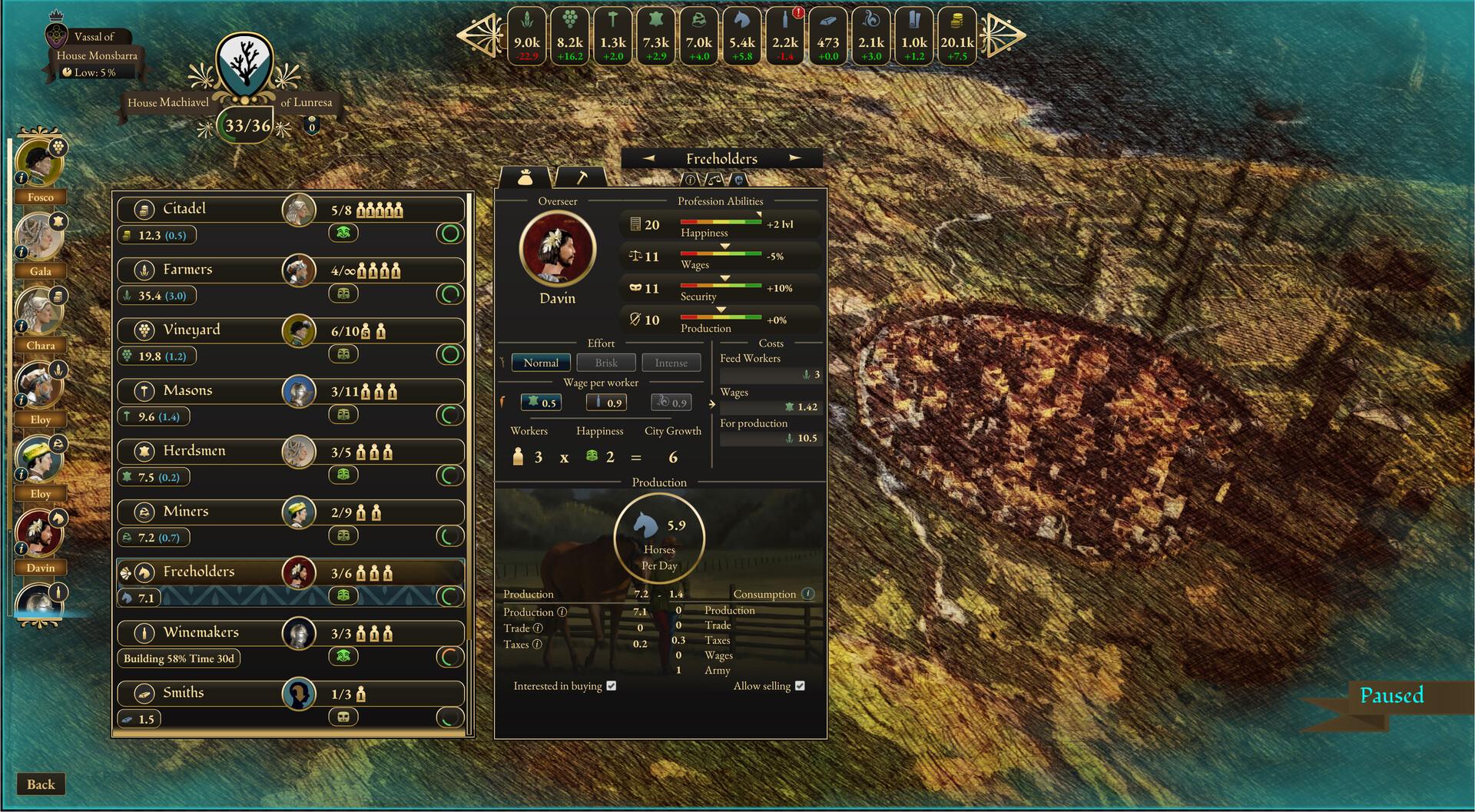Click the right arrow beside the Freeholders title

point(796,157)
